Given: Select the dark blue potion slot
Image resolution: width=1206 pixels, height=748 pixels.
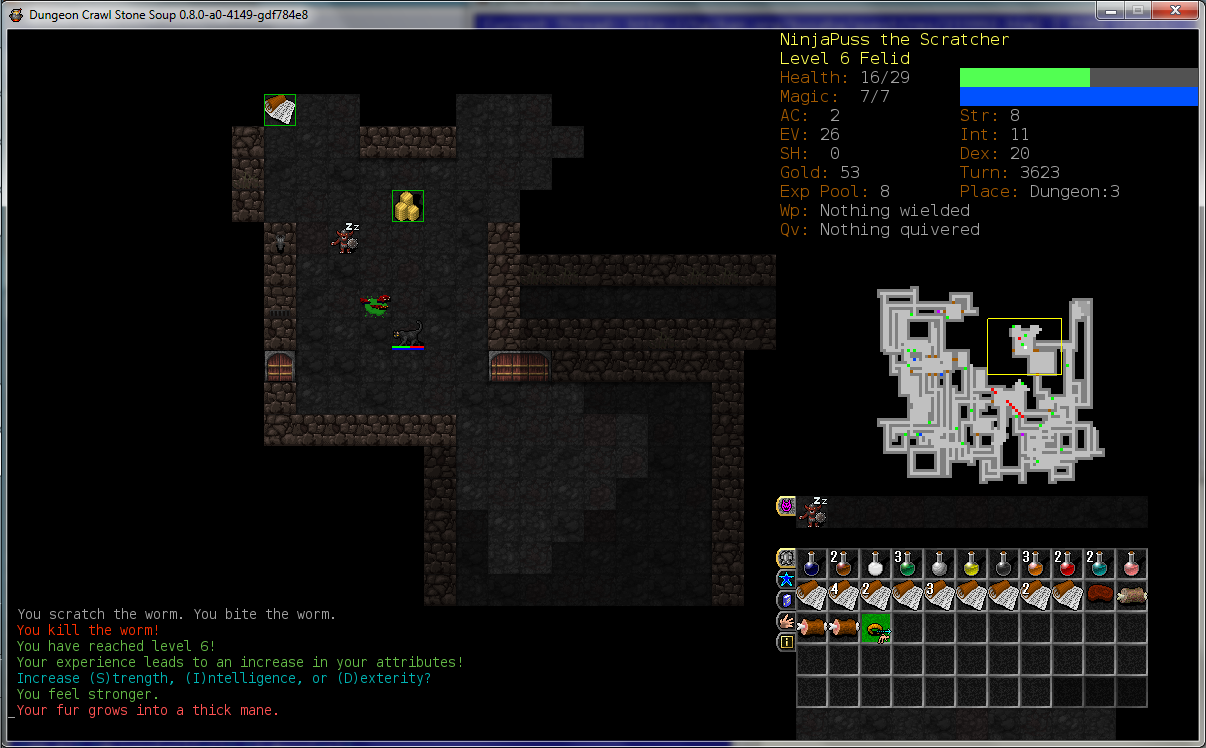Looking at the screenshot, I should pyautogui.click(x=812, y=564).
